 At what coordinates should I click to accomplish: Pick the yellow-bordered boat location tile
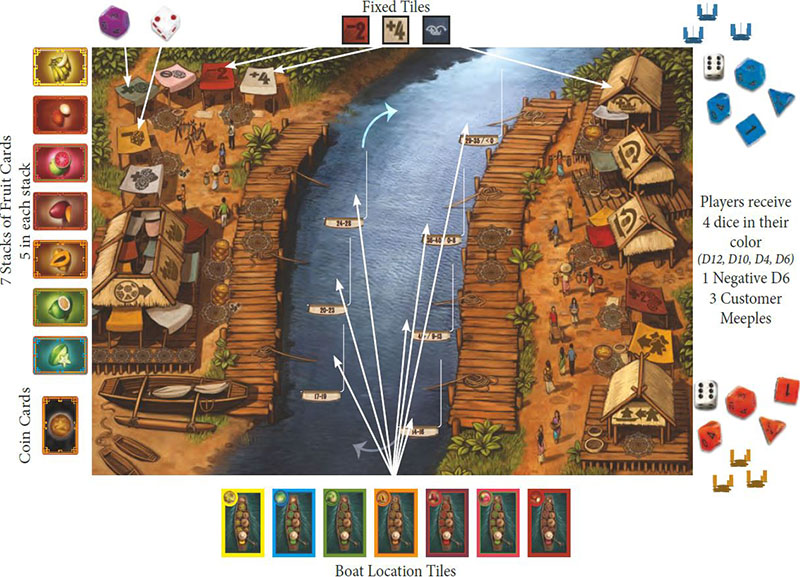[x=243, y=520]
